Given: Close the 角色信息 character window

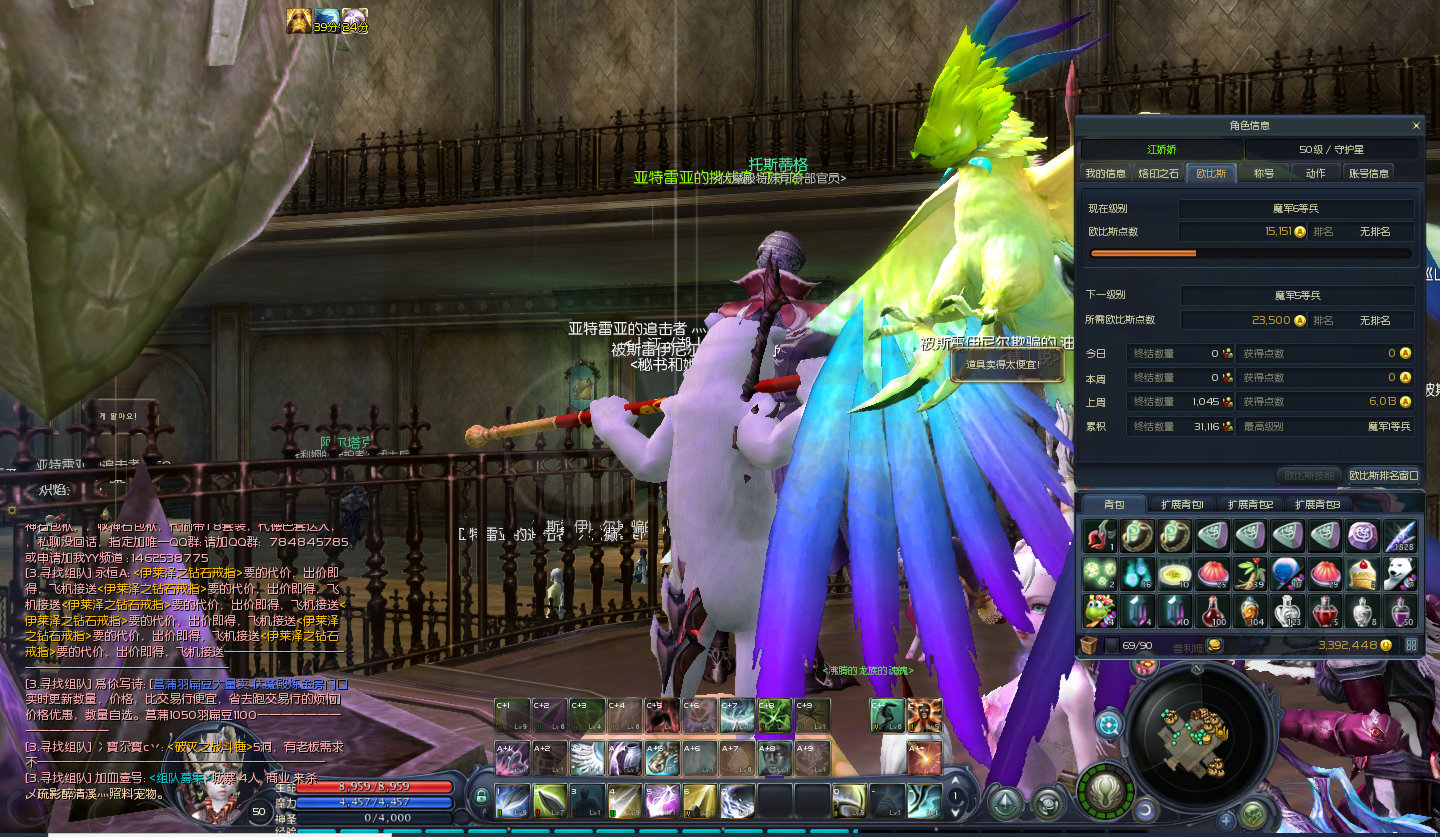Looking at the screenshot, I should [x=1415, y=126].
